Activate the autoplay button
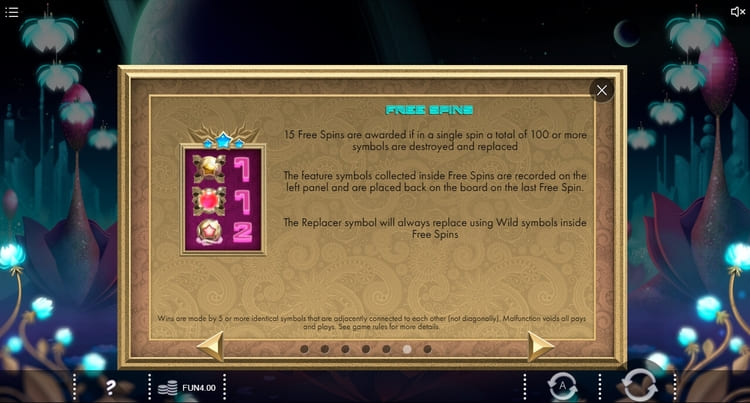This screenshot has height=403, width=750. [562, 385]
